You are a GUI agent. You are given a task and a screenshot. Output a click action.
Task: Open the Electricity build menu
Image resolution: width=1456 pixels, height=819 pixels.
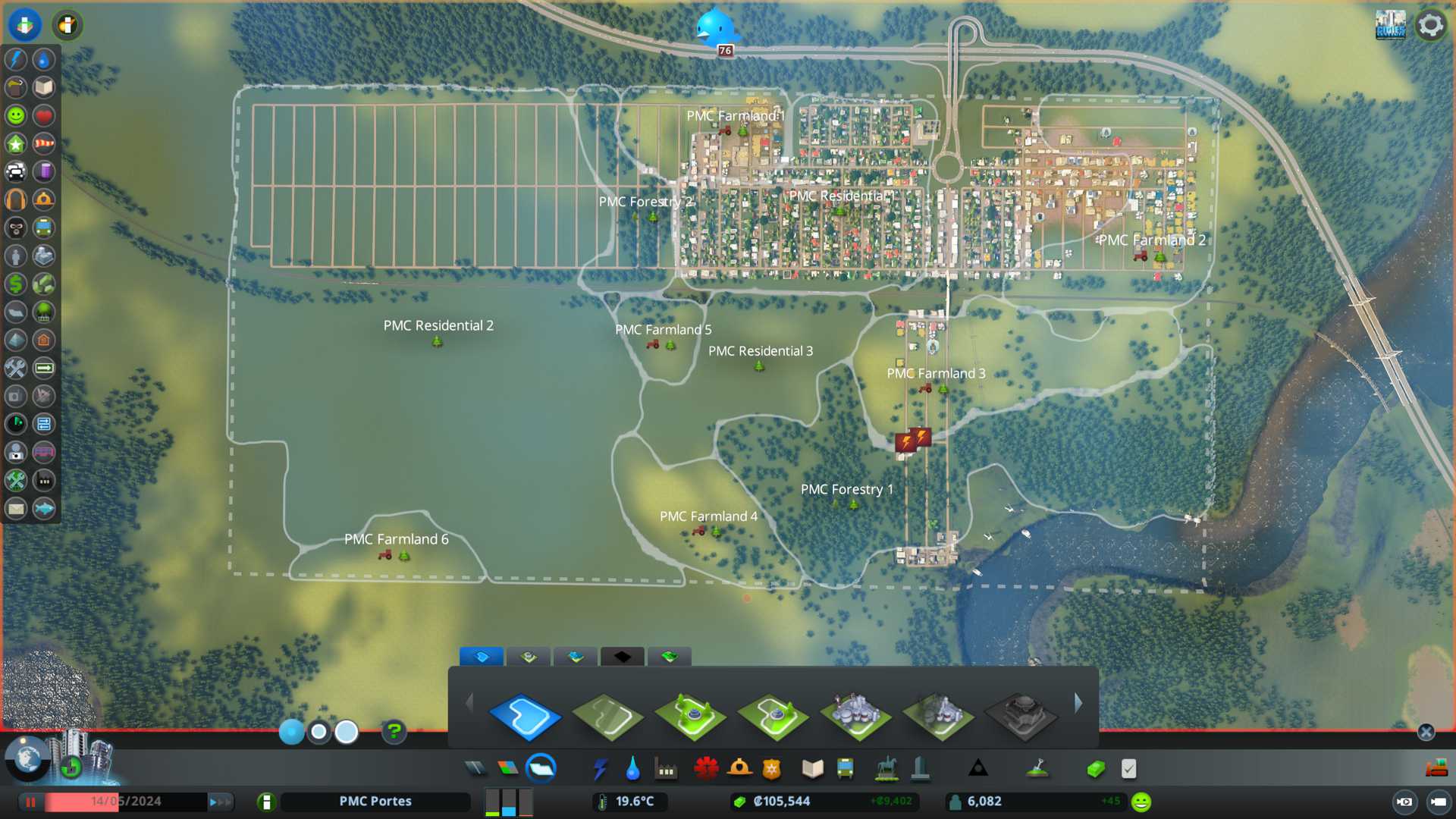tap(600, 769)
